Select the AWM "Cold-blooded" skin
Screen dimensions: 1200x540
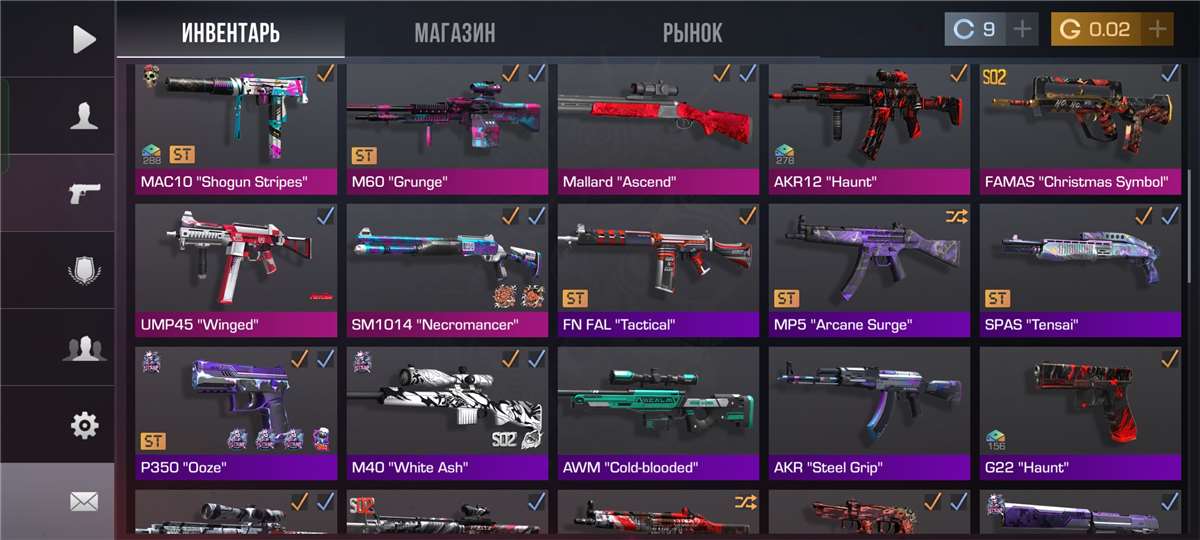(658, 412)
